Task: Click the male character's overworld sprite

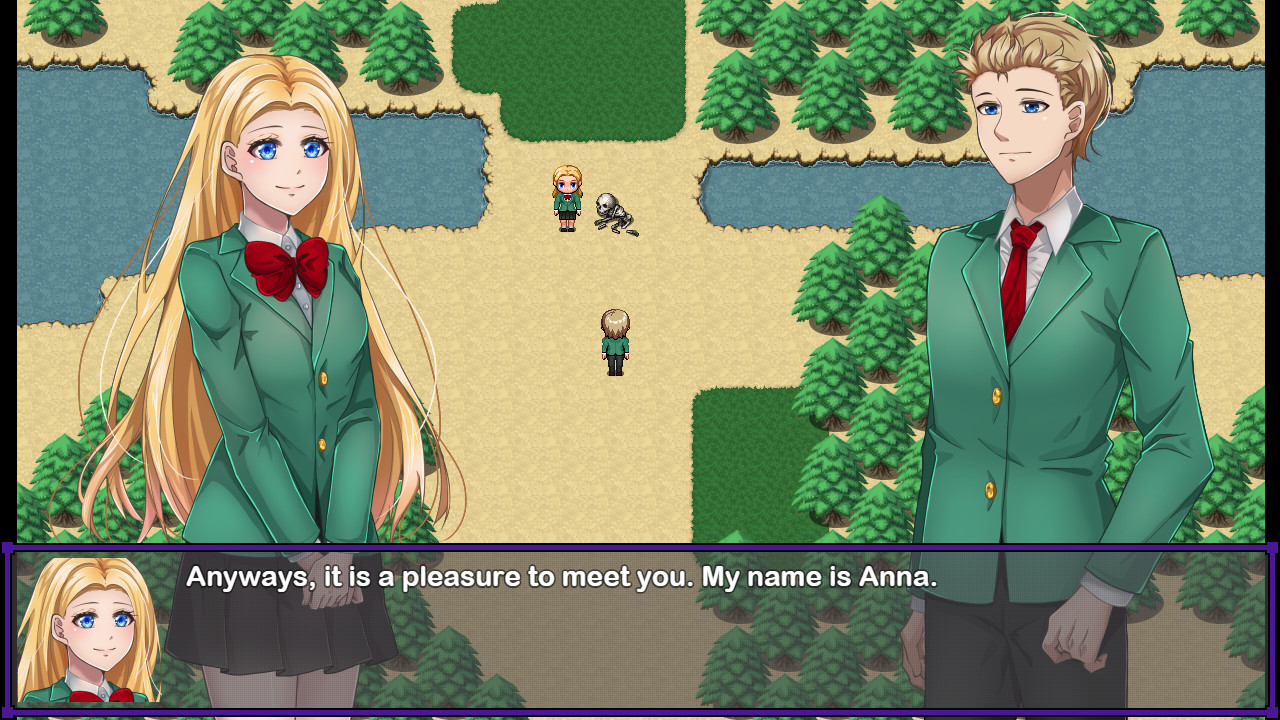Action: tap(616, 340)
